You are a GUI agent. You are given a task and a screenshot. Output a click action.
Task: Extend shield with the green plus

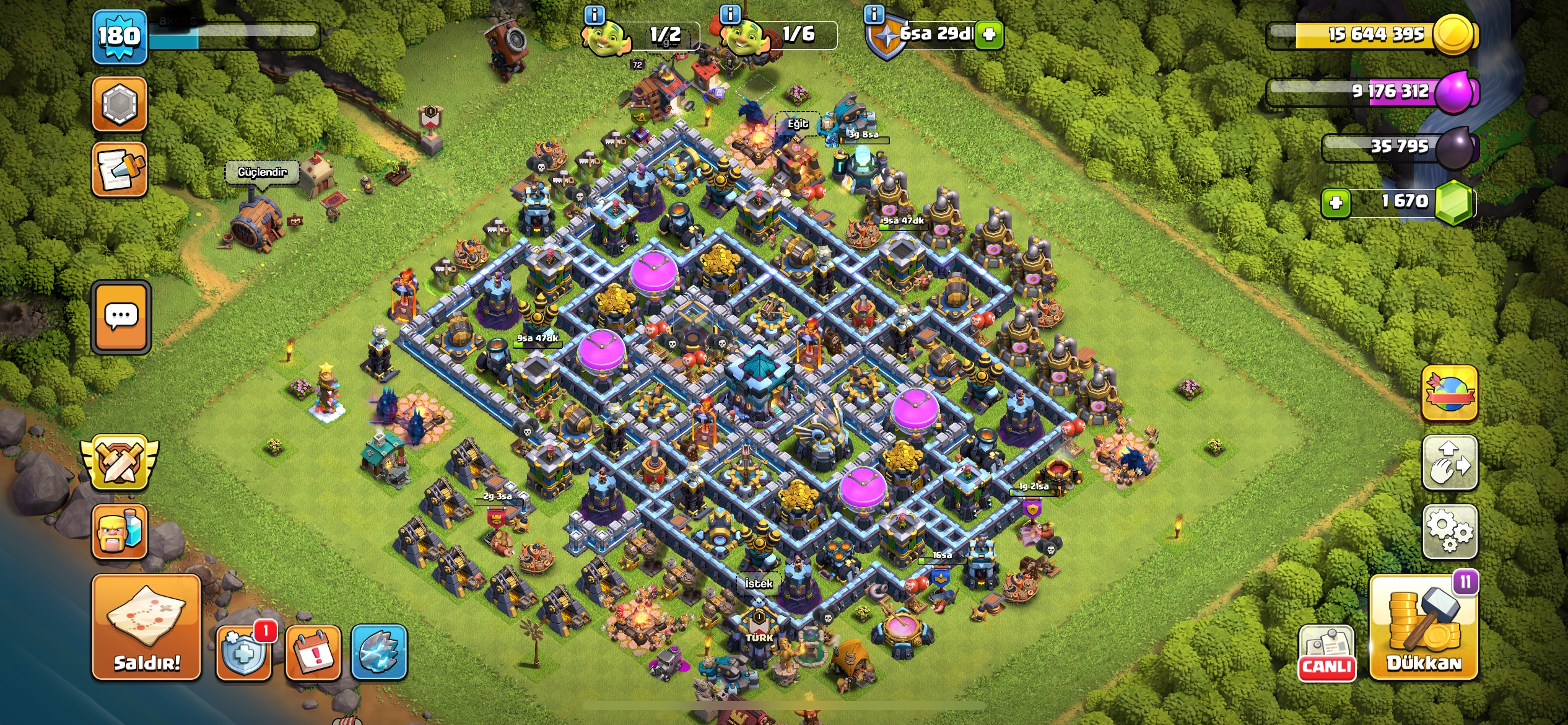989,34
